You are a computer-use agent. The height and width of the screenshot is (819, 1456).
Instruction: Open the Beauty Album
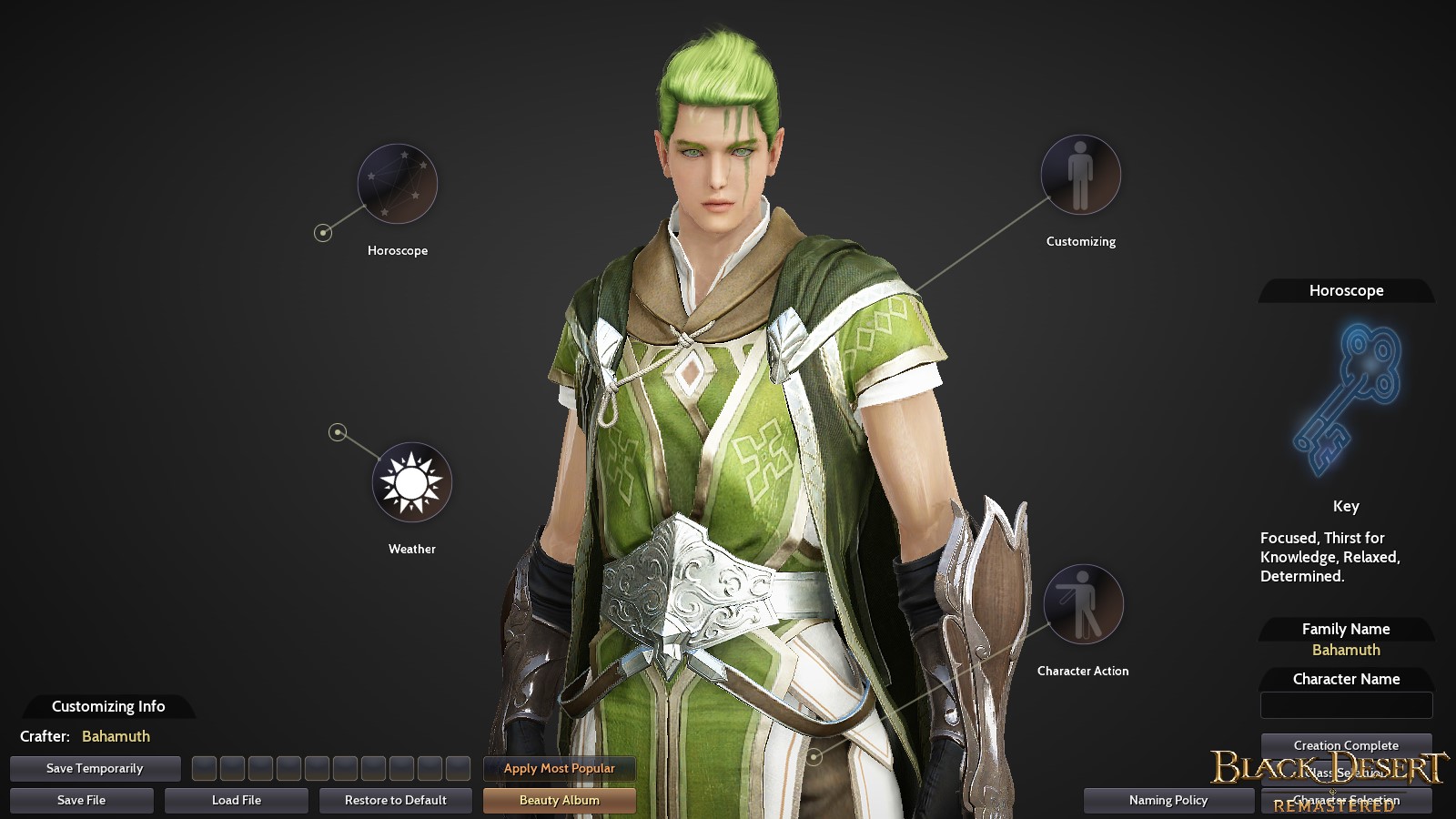coord(559,801)
